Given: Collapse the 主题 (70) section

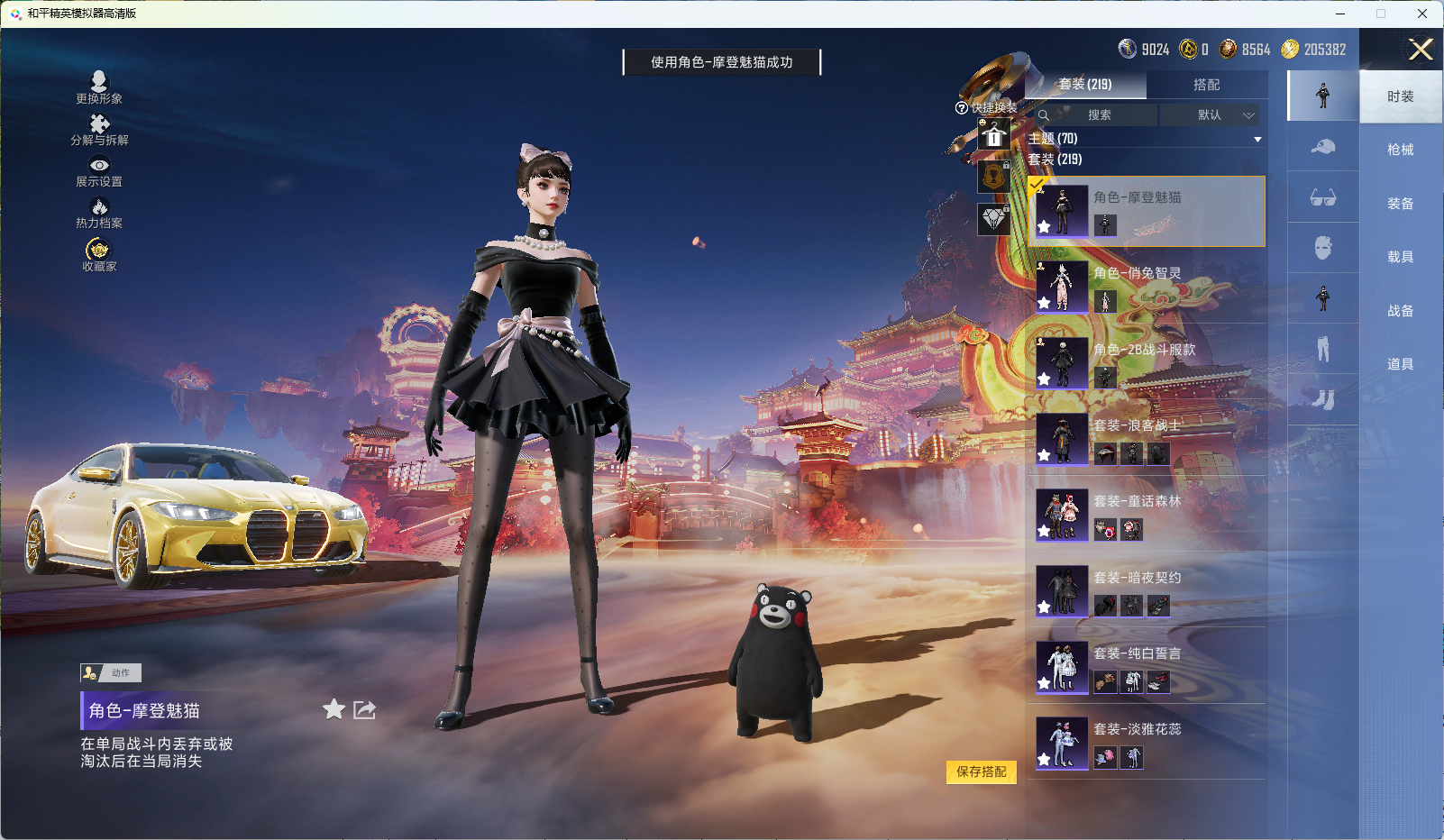Looking at the screenshot, I should pyautogui.click(x=1257, y=138).
